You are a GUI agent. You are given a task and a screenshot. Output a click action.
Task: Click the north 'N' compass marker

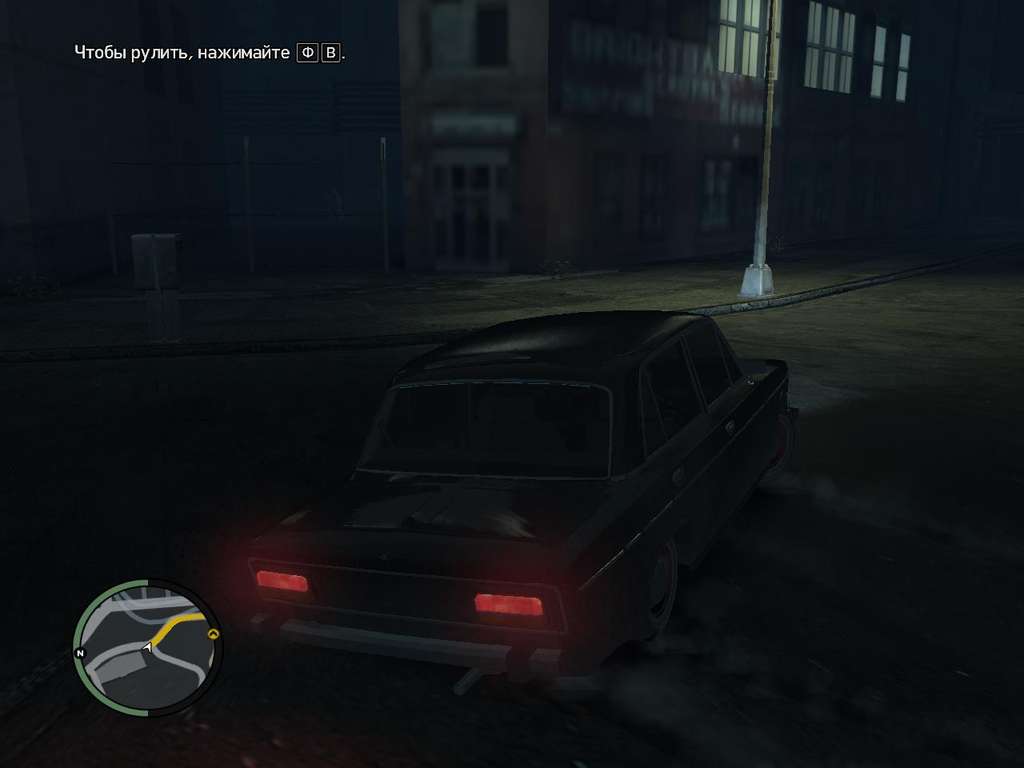(81, 653)
